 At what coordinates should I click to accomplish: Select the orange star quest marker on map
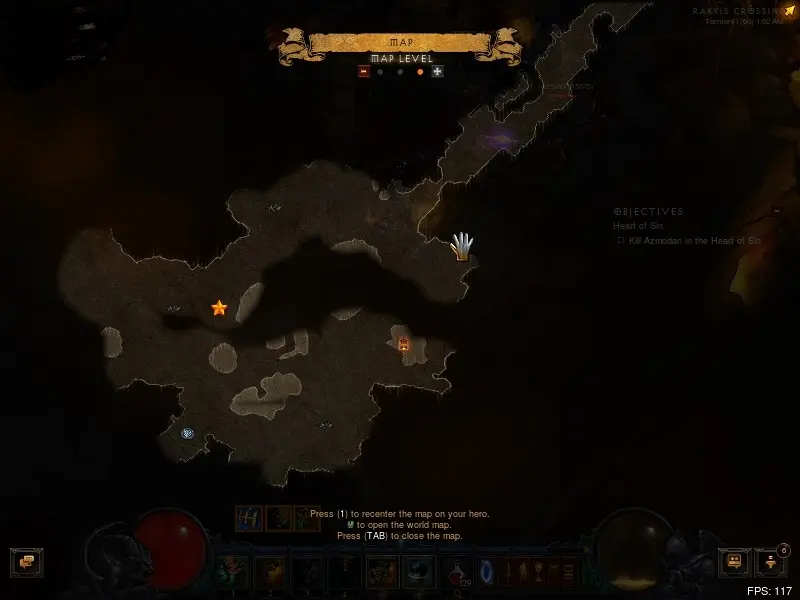219,308
